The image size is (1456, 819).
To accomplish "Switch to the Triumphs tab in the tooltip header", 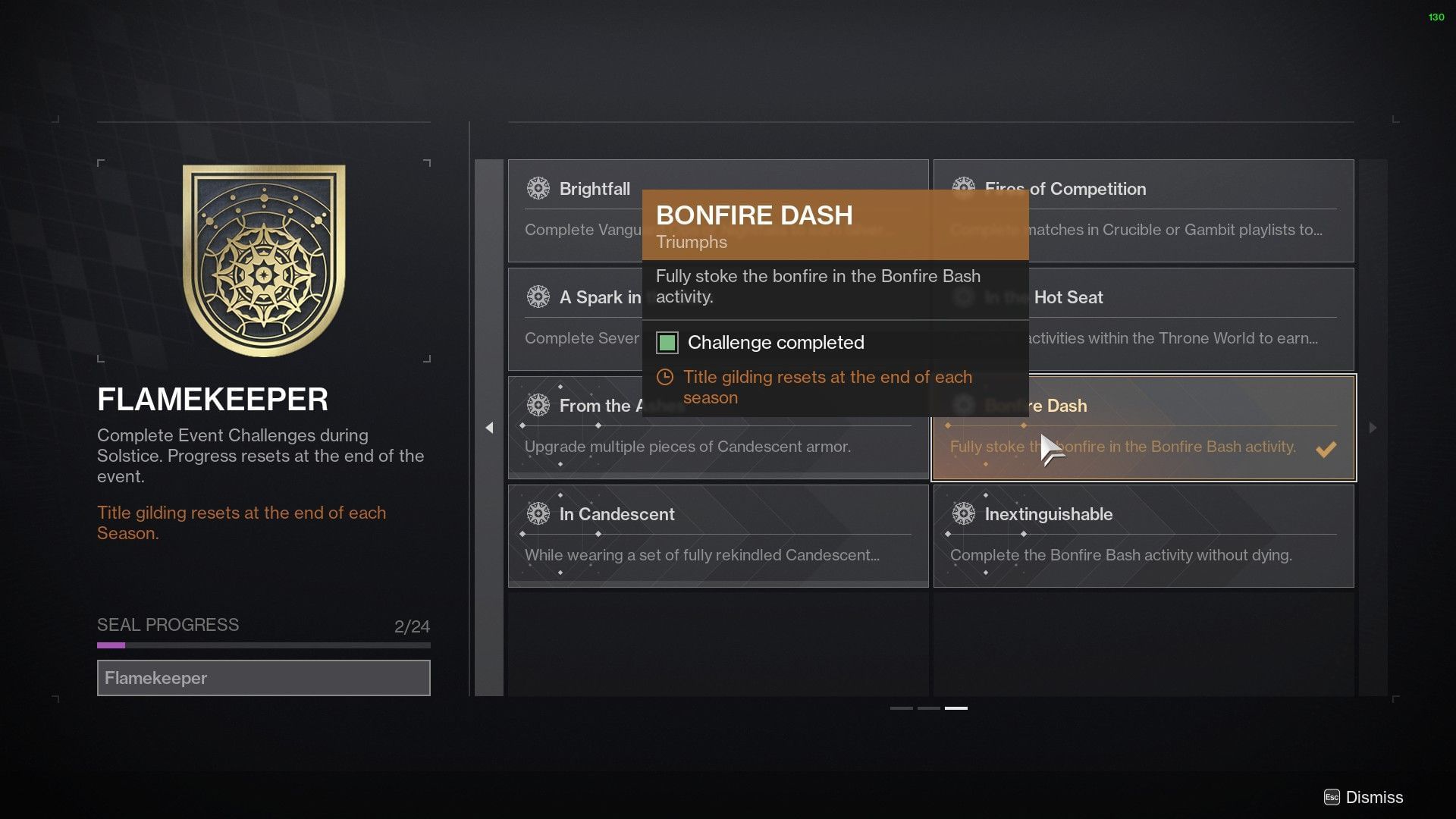I will pos(690,242).
